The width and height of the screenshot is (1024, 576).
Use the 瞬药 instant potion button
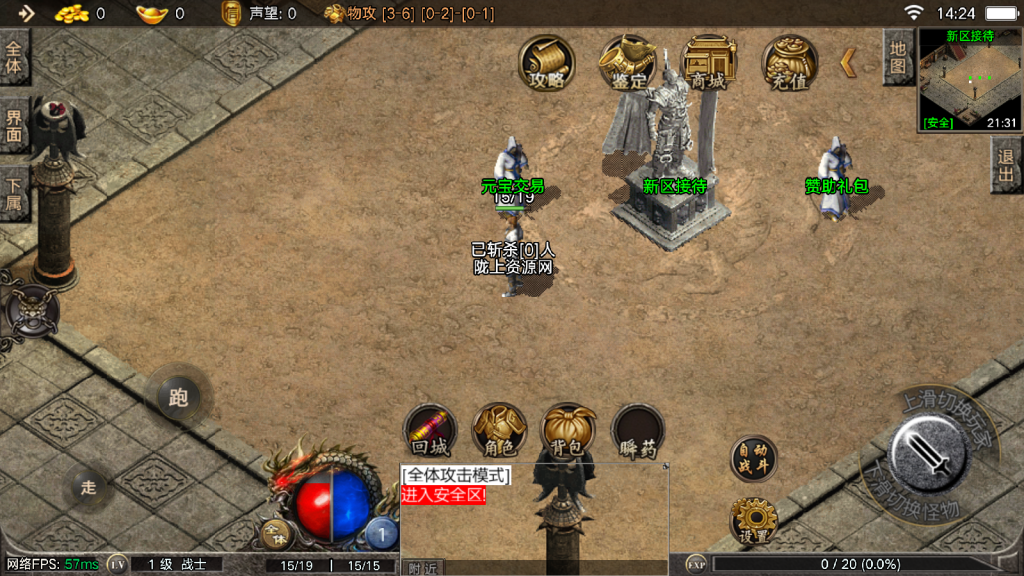(638, 432)
